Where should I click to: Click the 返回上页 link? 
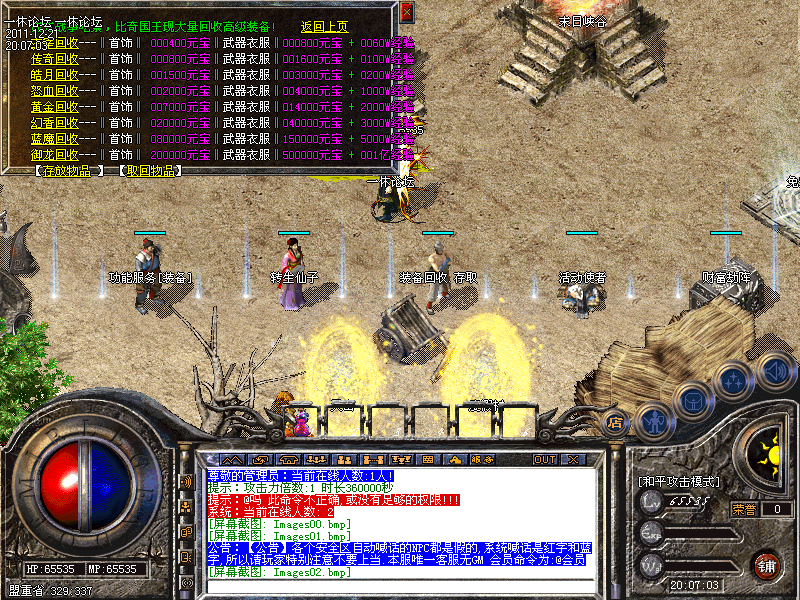(x=325, y=27)
